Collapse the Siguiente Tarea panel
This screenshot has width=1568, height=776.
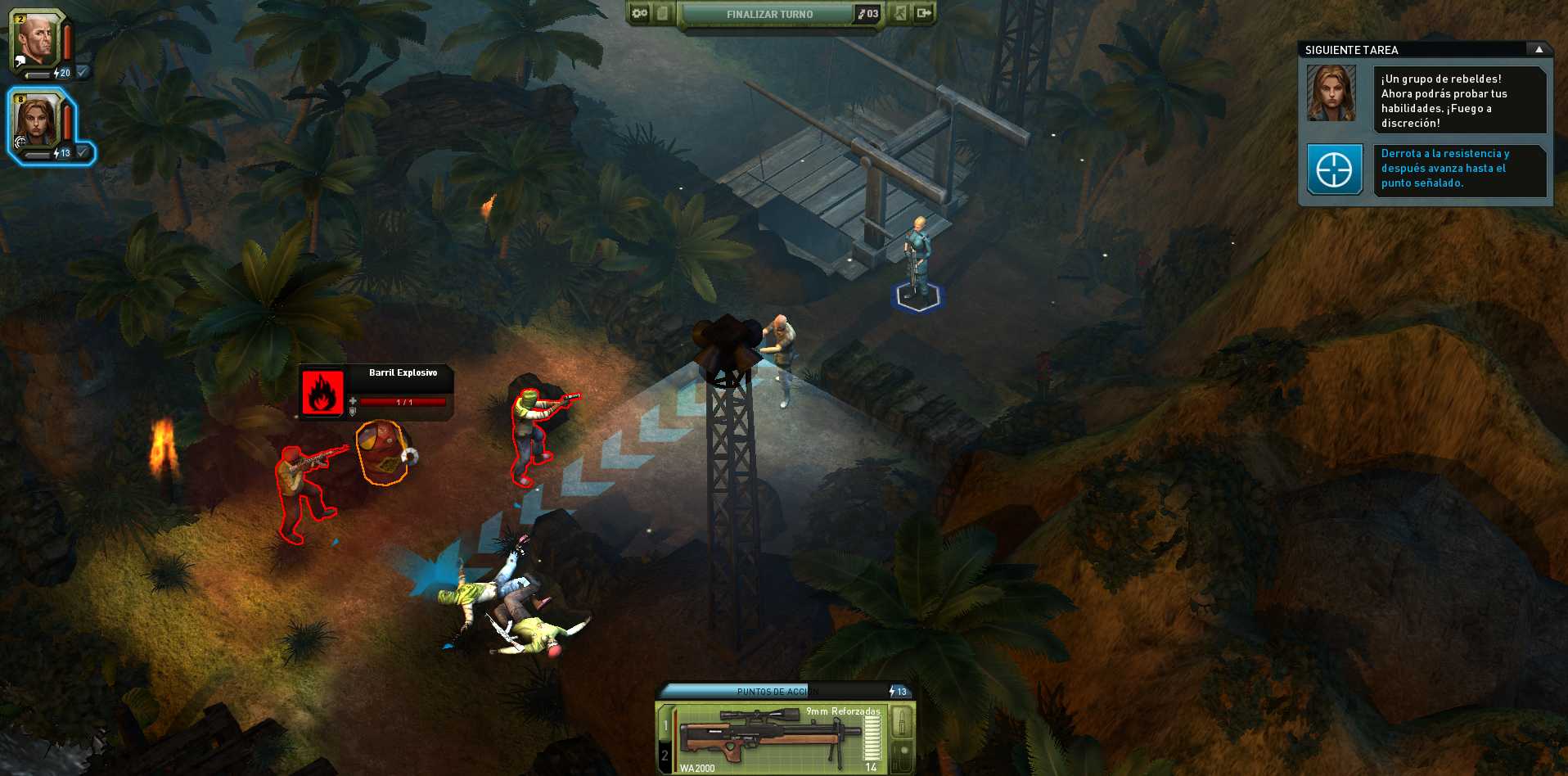[x=1539, y=50]
